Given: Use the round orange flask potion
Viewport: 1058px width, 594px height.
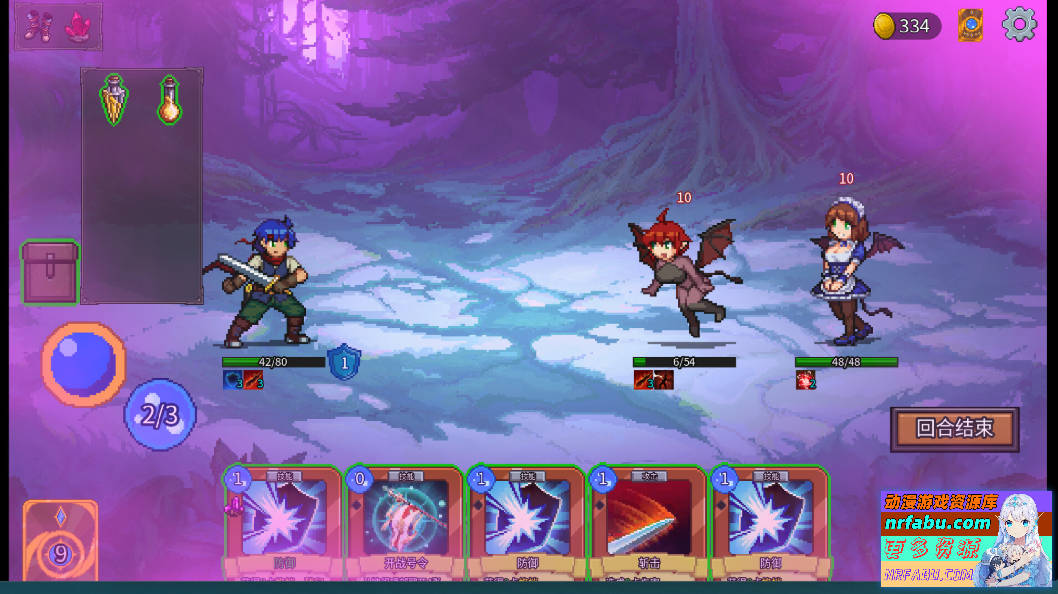Looking at the screenshot, I should point(169,100).
